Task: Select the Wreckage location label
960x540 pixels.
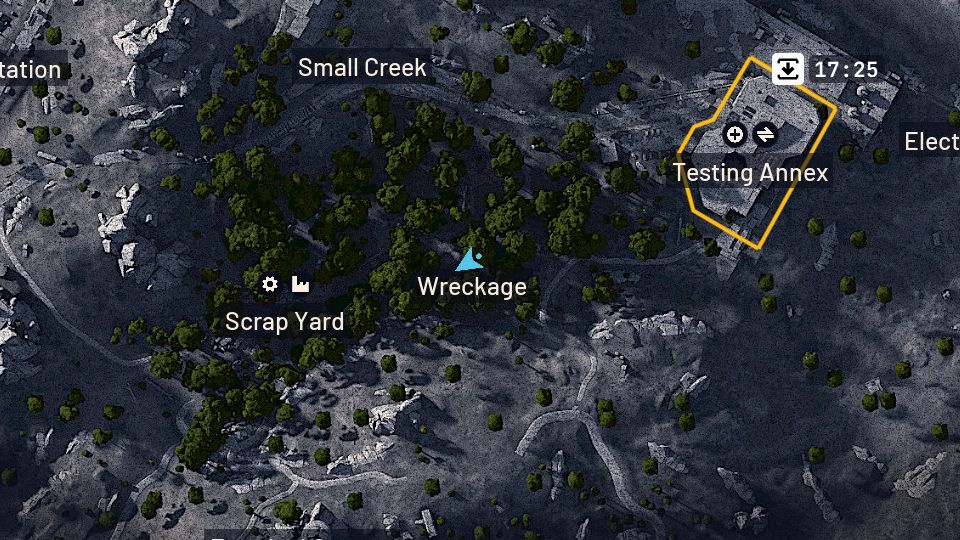Action: (472, 287)
